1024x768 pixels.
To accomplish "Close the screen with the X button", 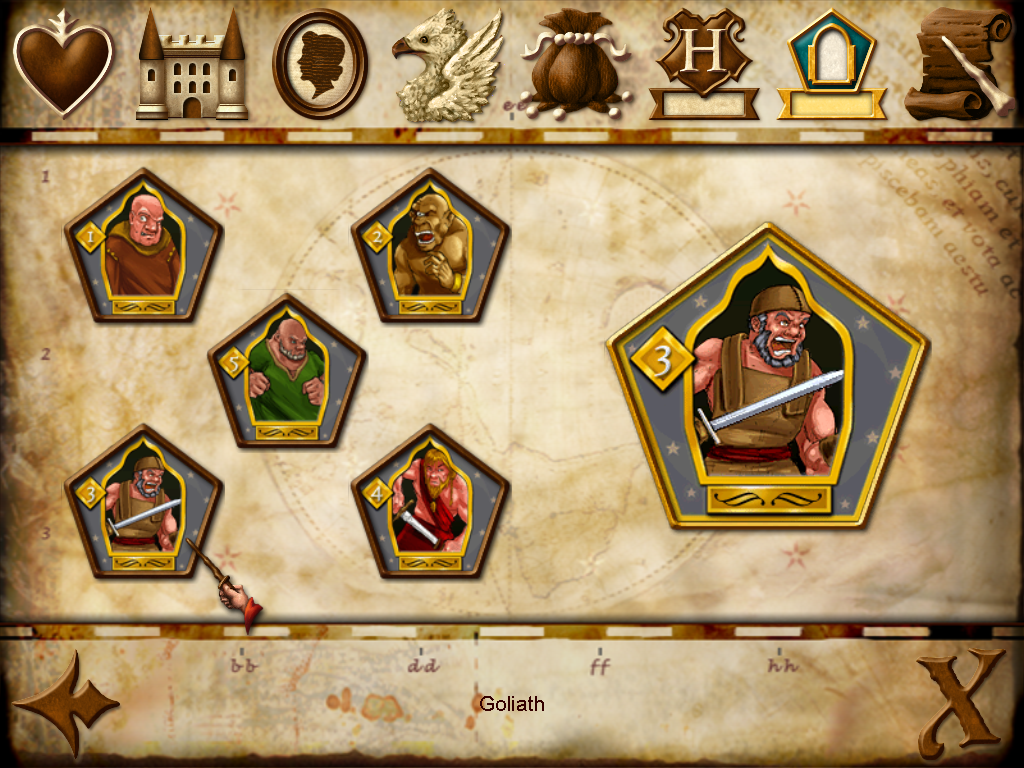I will (960, 702).
